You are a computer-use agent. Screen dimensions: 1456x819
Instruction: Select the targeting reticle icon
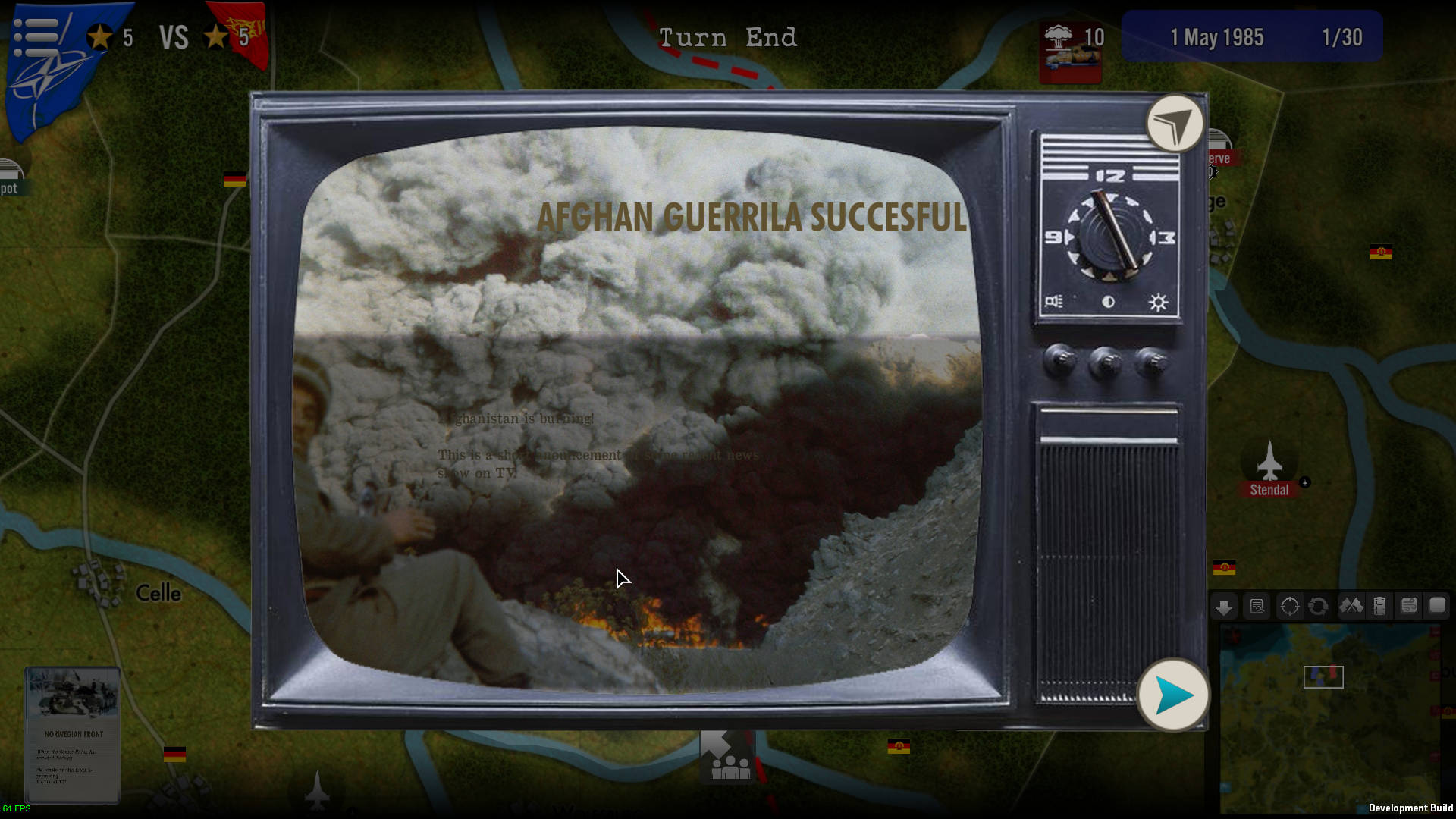(1288, 607)
